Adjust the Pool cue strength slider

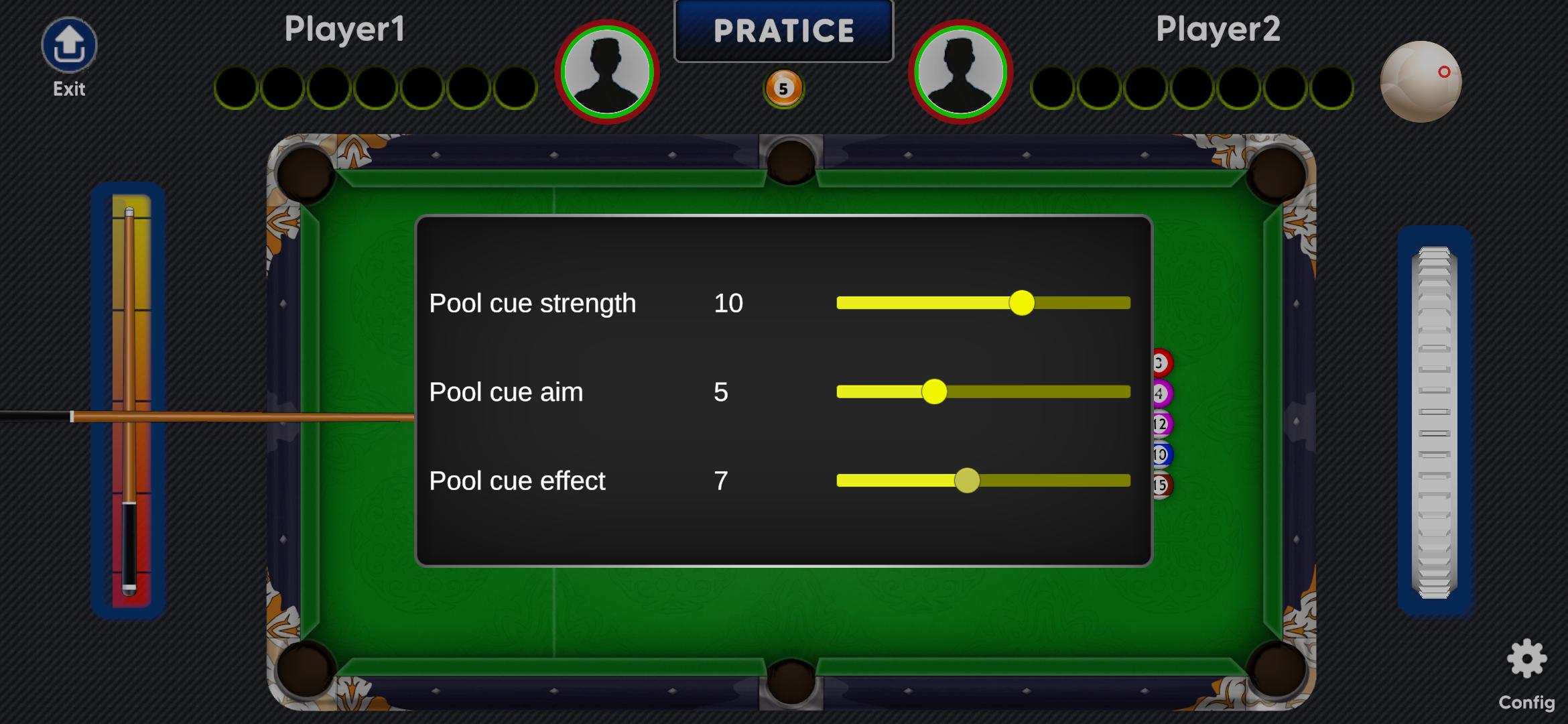point(1021,303)
